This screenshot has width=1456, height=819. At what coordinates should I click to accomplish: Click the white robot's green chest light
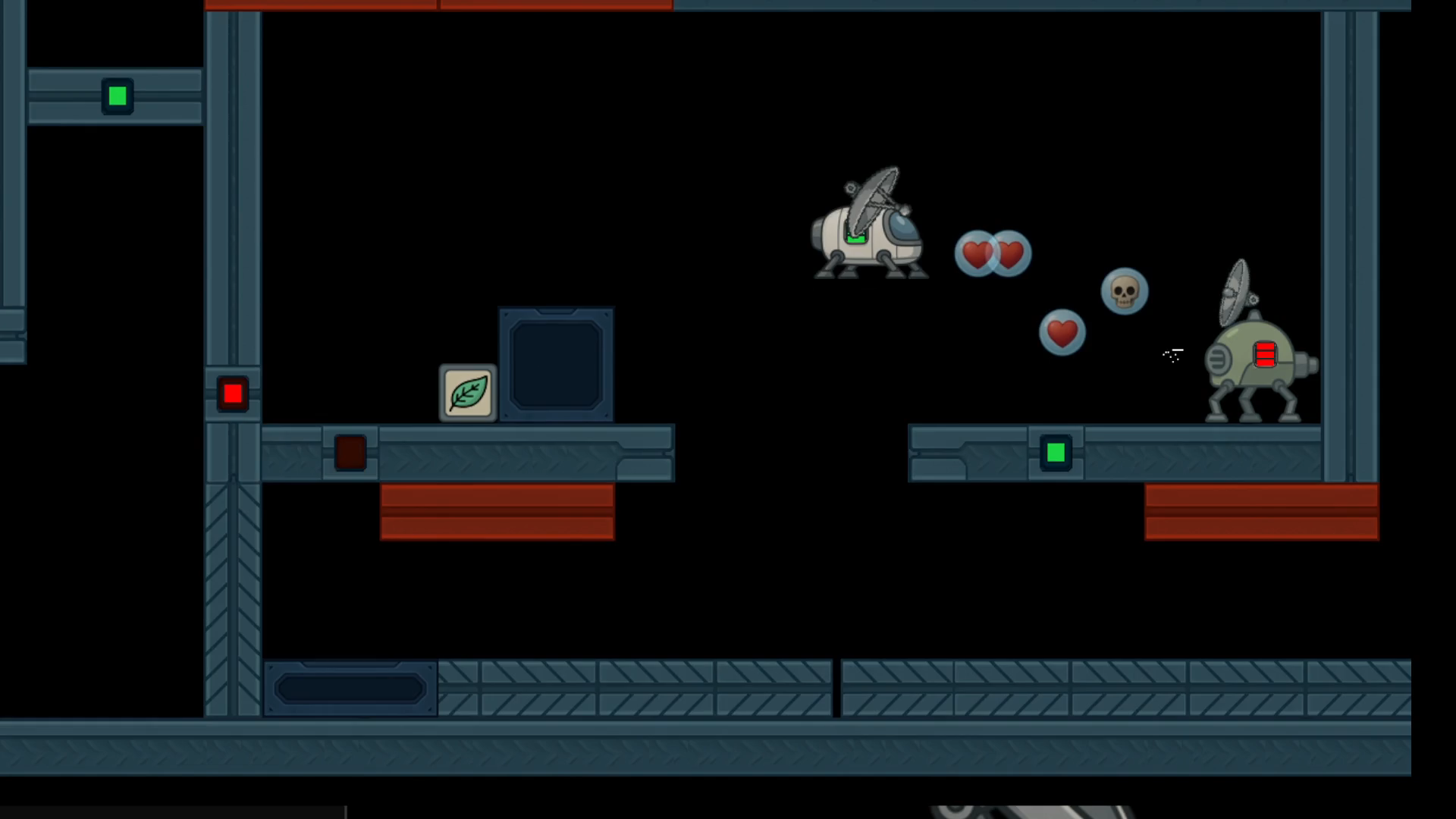(x=855, y=237)
